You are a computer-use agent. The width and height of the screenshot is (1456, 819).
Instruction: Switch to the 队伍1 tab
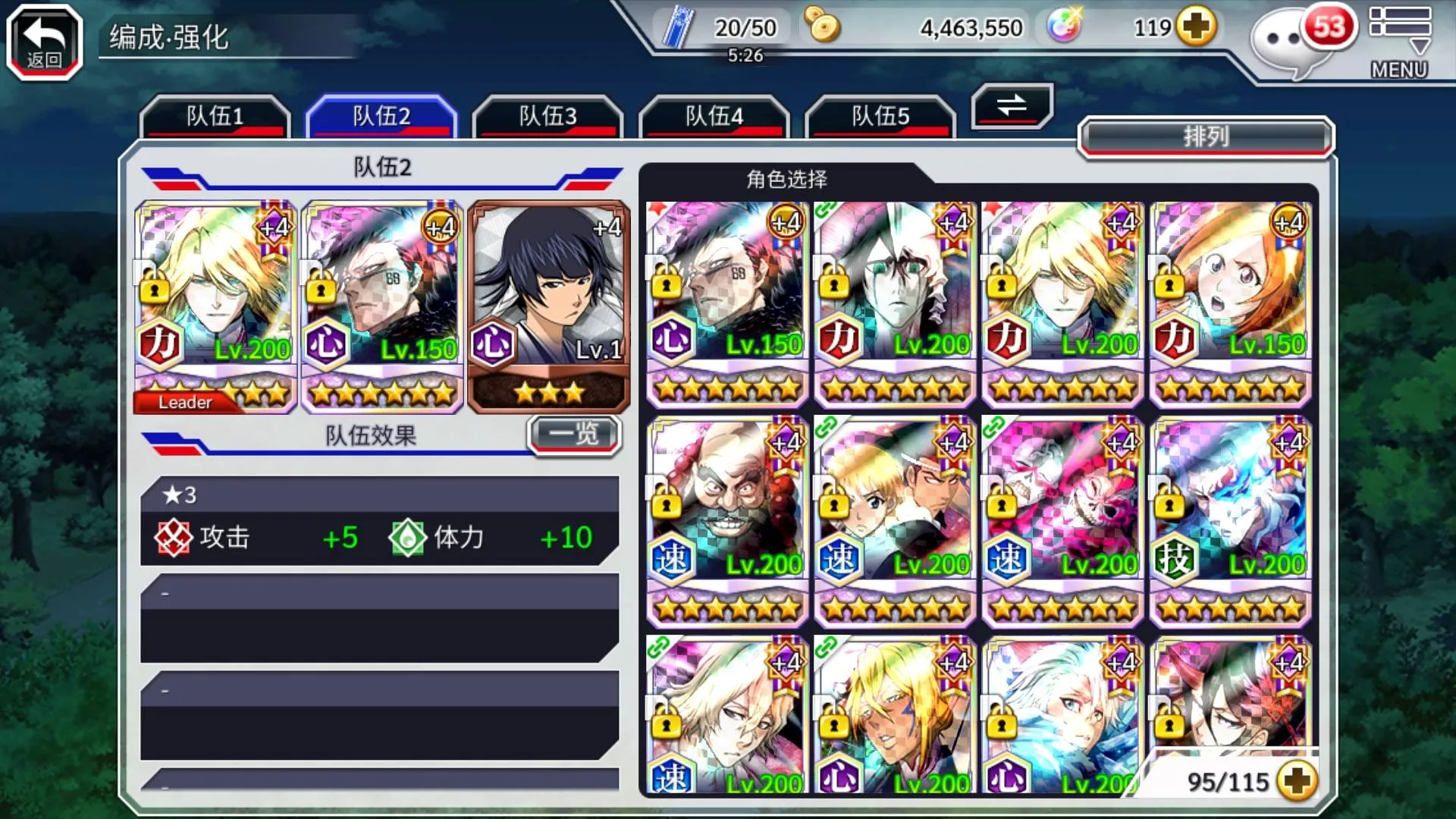click(215, 117)
